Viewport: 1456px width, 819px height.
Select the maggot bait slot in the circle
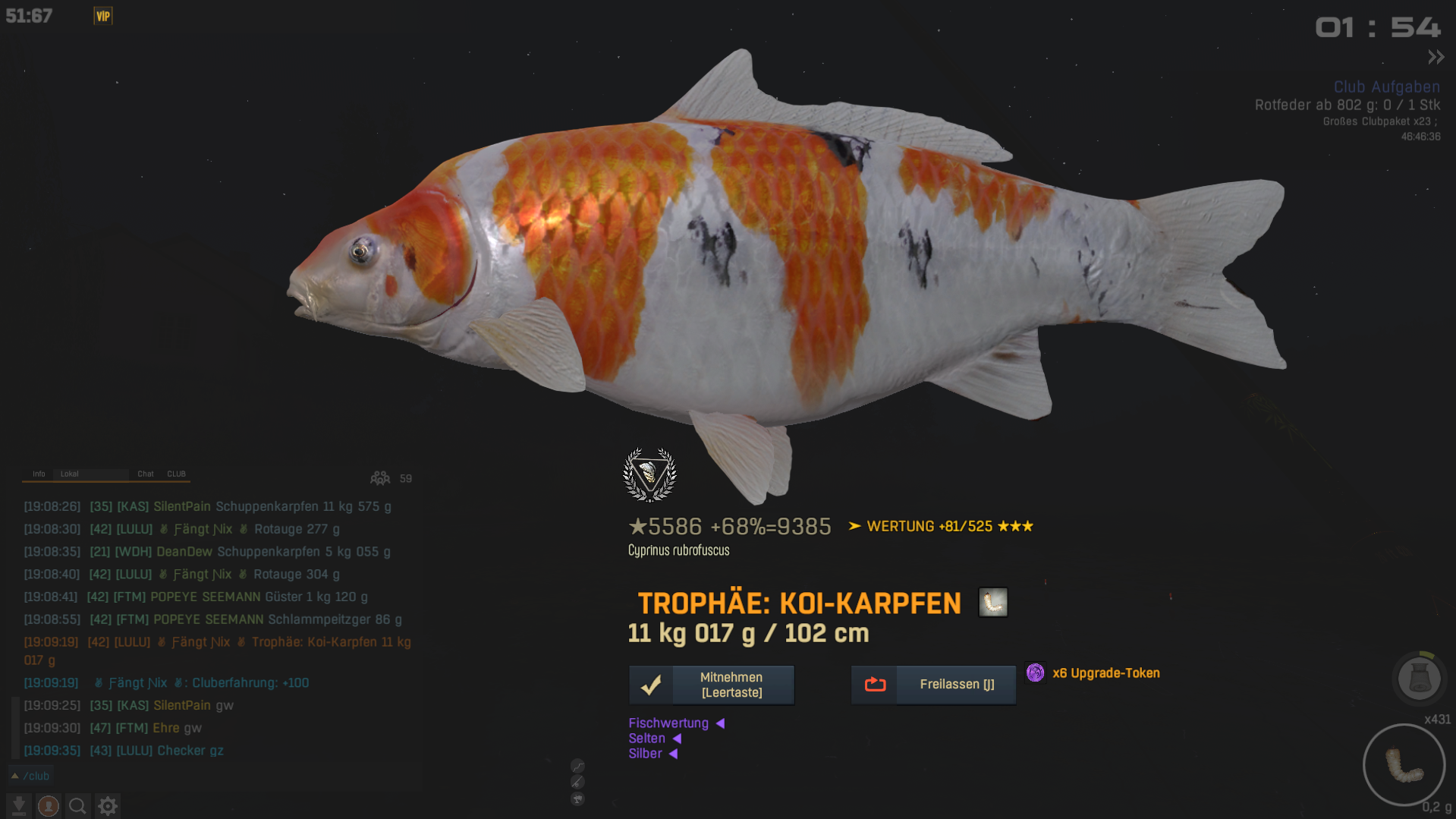click(x=1404, y=764)
